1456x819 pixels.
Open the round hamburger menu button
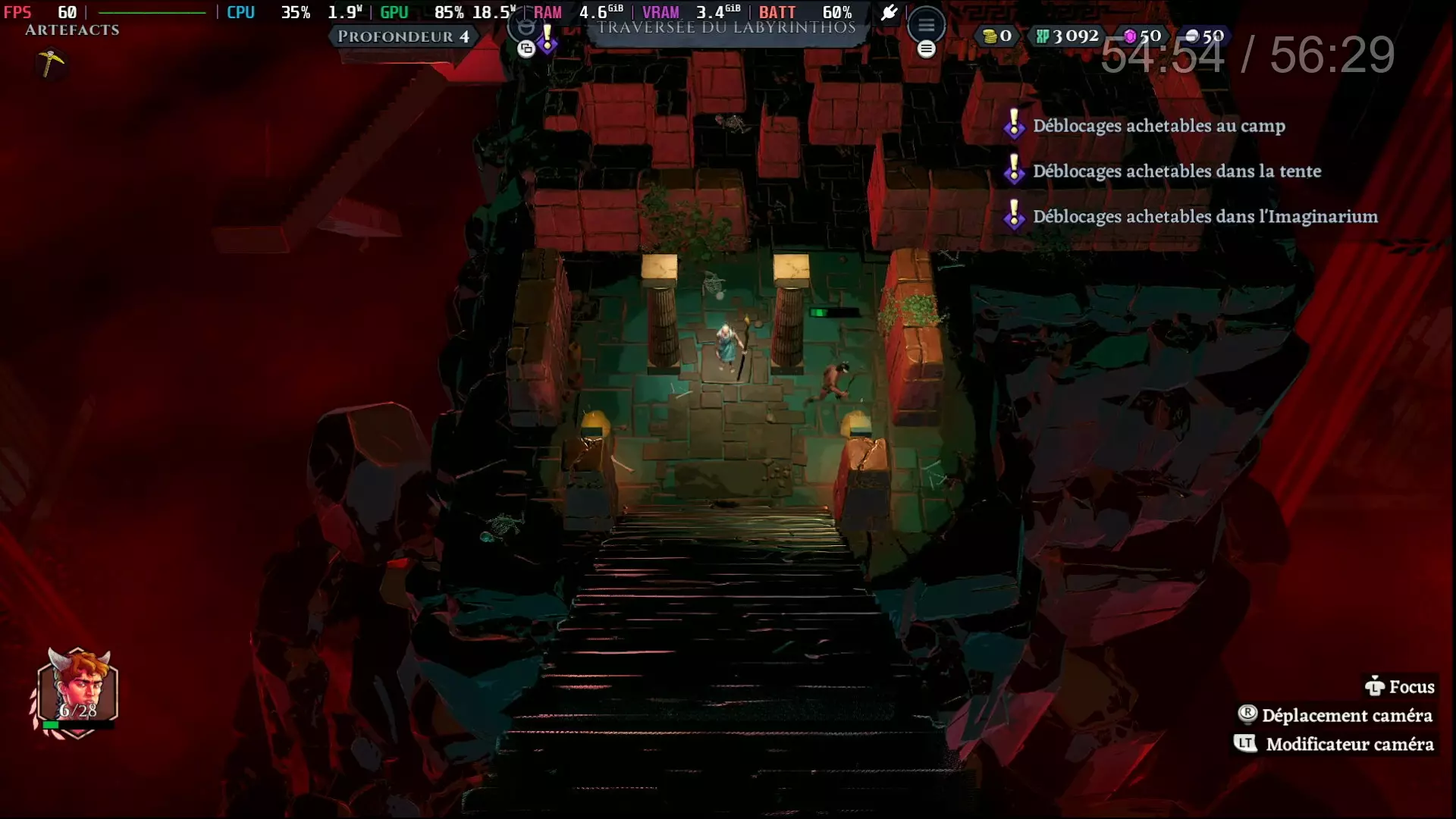pos(926,26)
